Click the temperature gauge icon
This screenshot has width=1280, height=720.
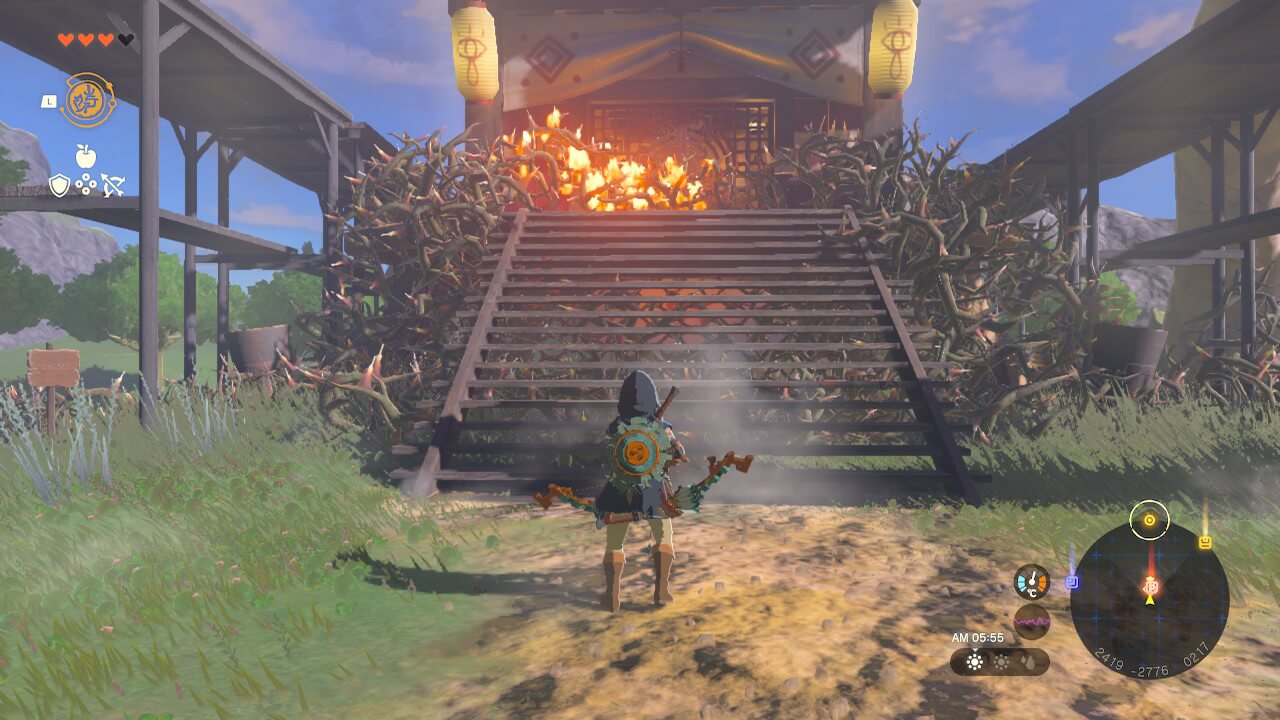click(1031, 582)
